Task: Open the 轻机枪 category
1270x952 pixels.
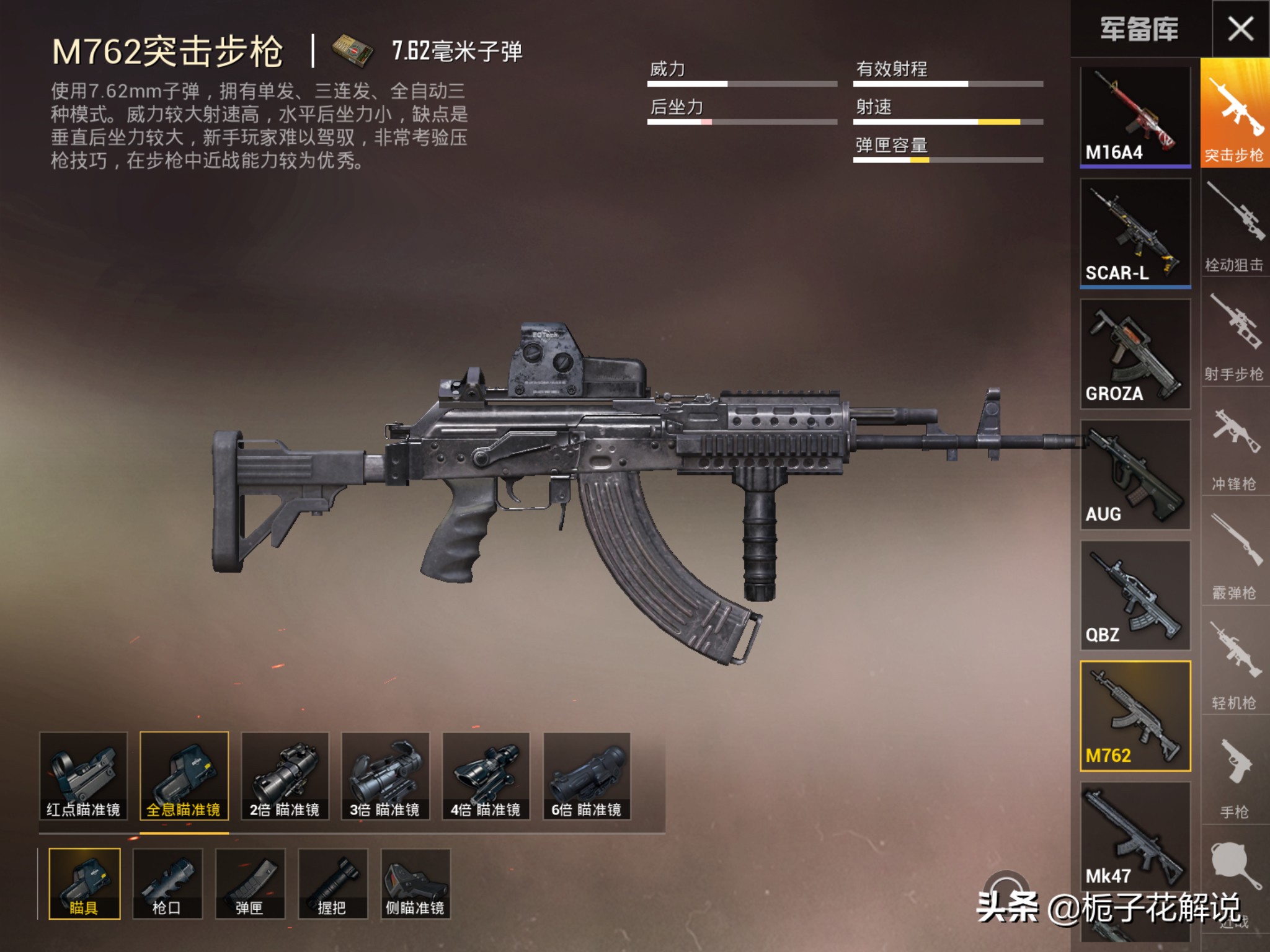Action: [1234, 666]
